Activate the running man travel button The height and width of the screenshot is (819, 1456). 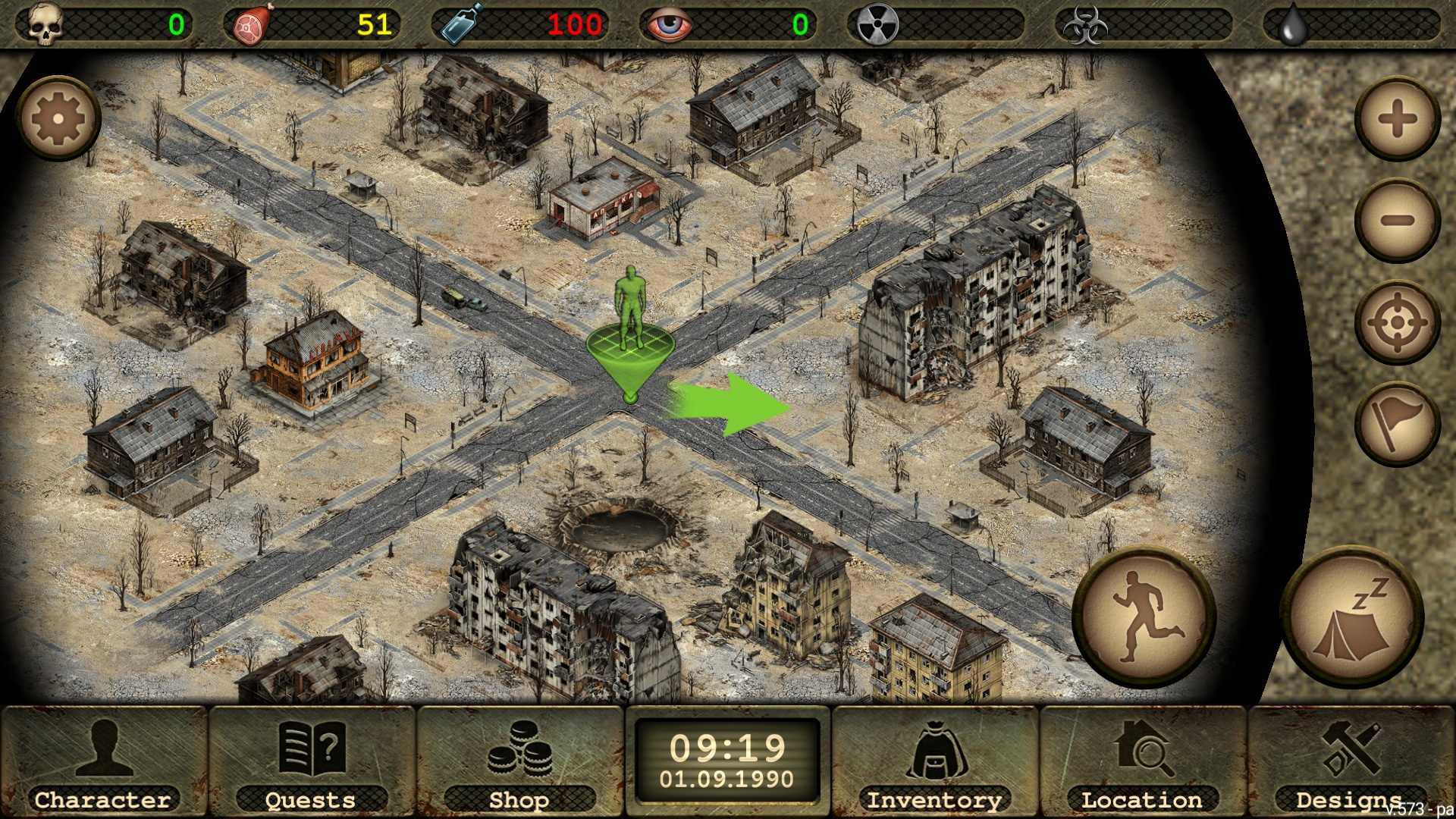click(1144, 617)
